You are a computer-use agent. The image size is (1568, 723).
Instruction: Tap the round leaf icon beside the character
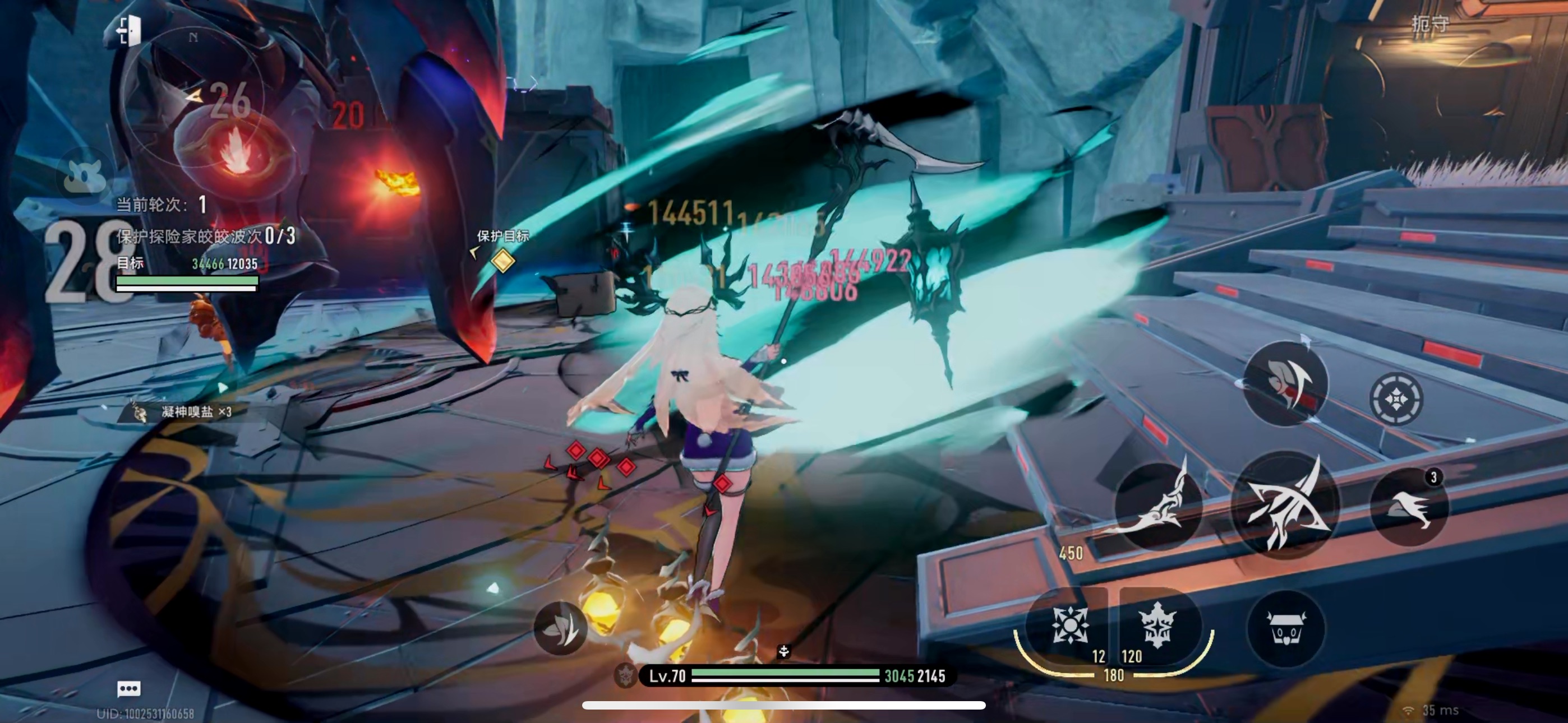click(x=561, y=628)
